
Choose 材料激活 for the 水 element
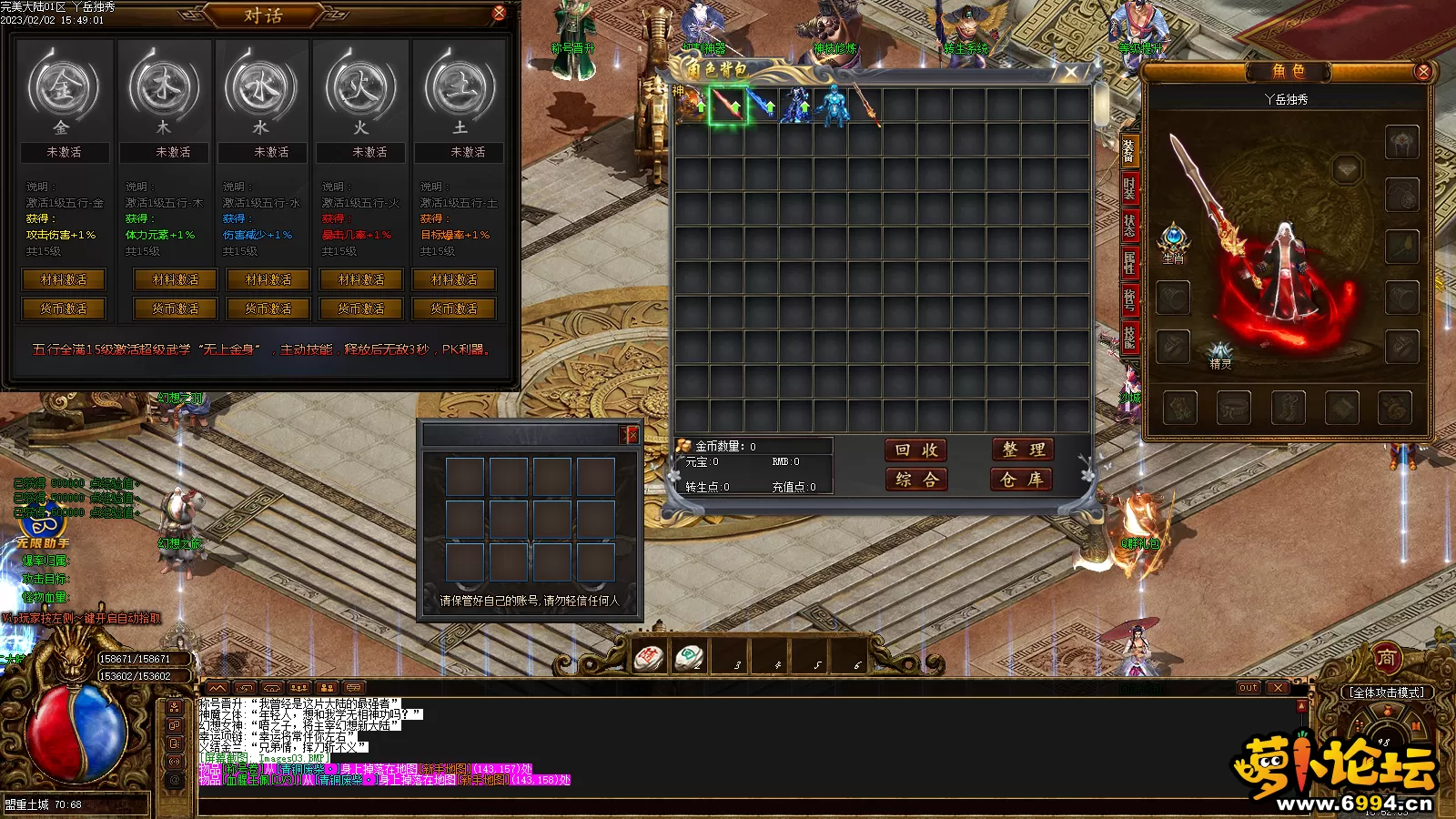pos(268,279)
